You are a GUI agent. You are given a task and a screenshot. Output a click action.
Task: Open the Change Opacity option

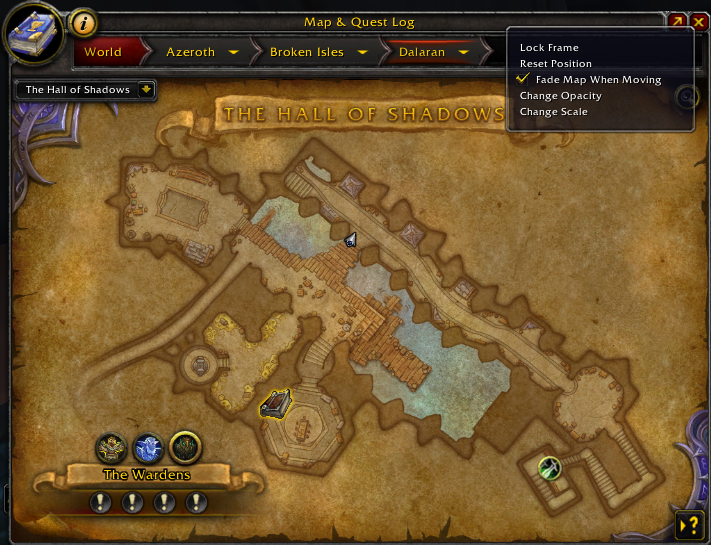pyautogui.click(x=560, y=96)
